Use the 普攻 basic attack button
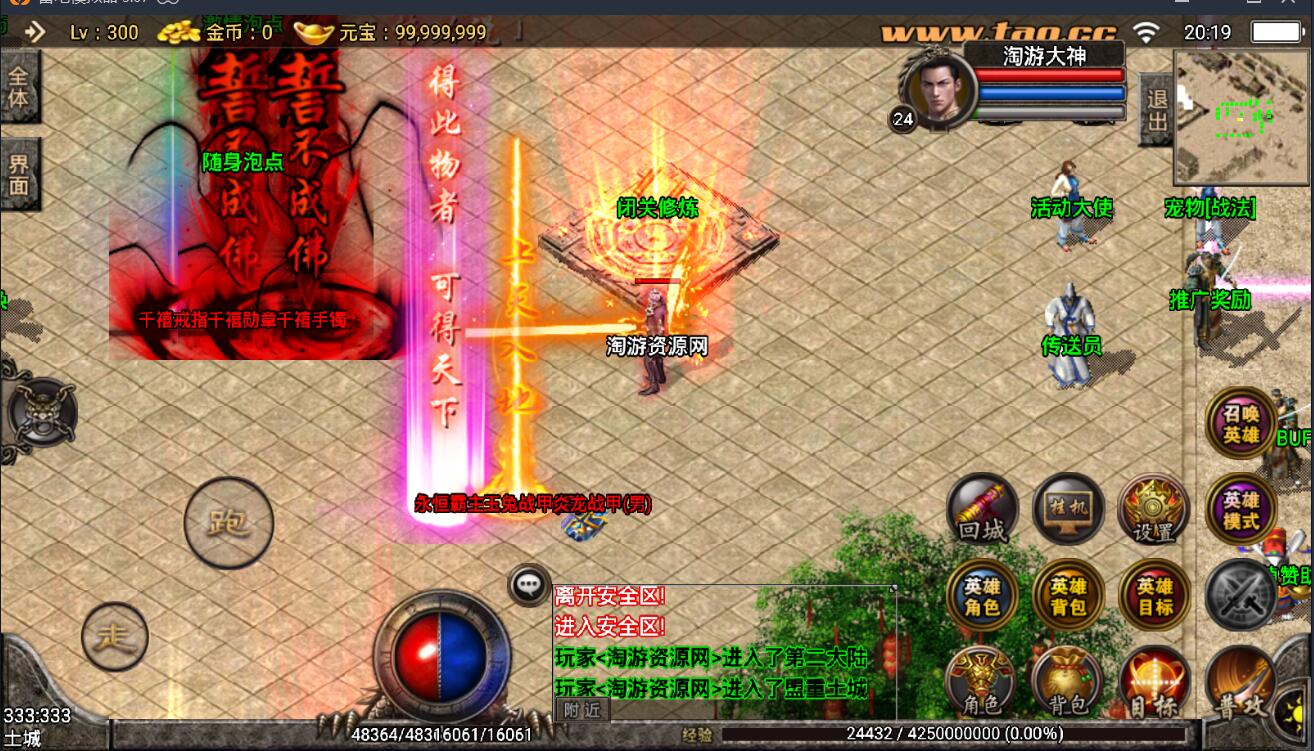The image size is (1314, 751). click(1242, 684)
